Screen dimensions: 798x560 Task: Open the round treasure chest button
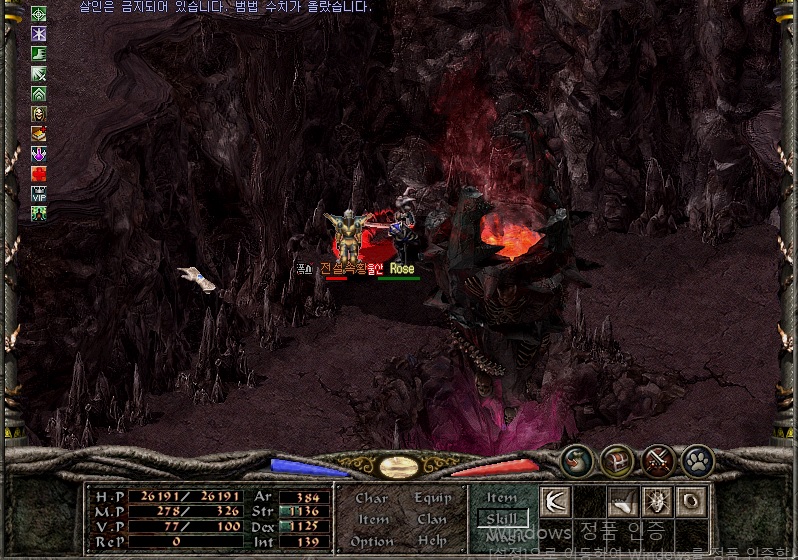tap(618, 461)
